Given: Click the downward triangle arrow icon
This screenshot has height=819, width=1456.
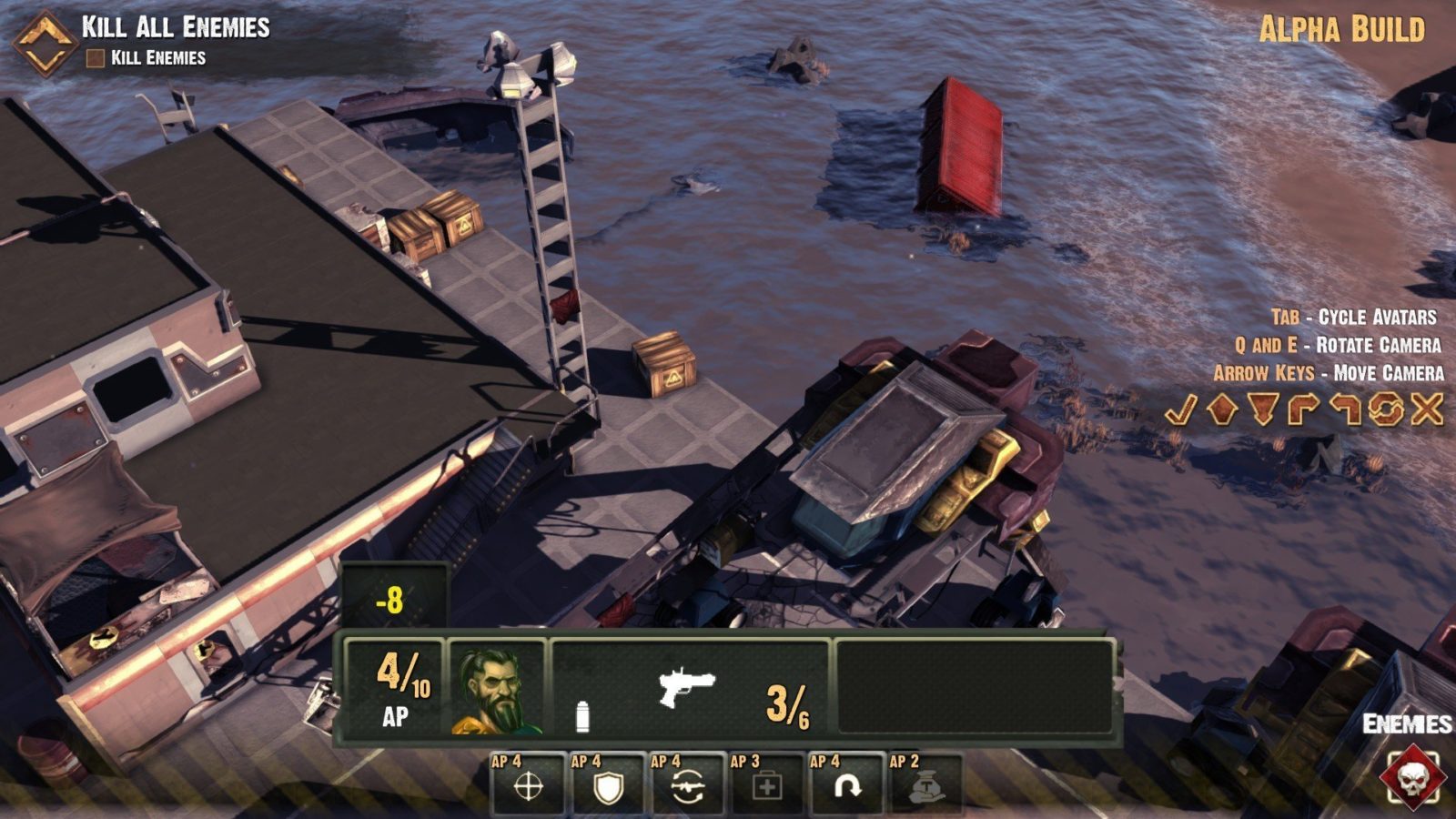Looking at the screenshot, I should coord(1263,409).
